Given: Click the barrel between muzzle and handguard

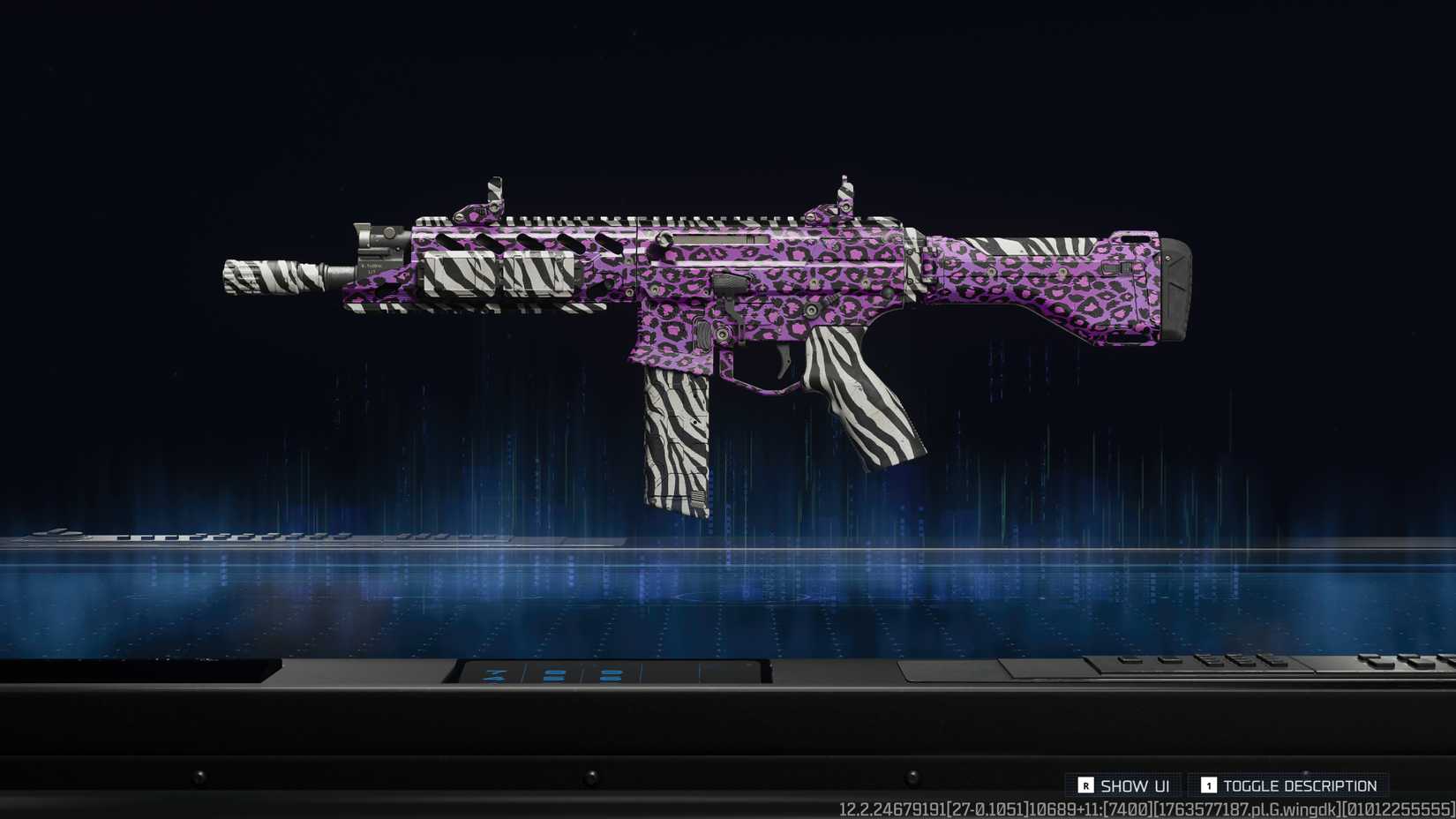Looking at the screenshot, I should 344,272.
